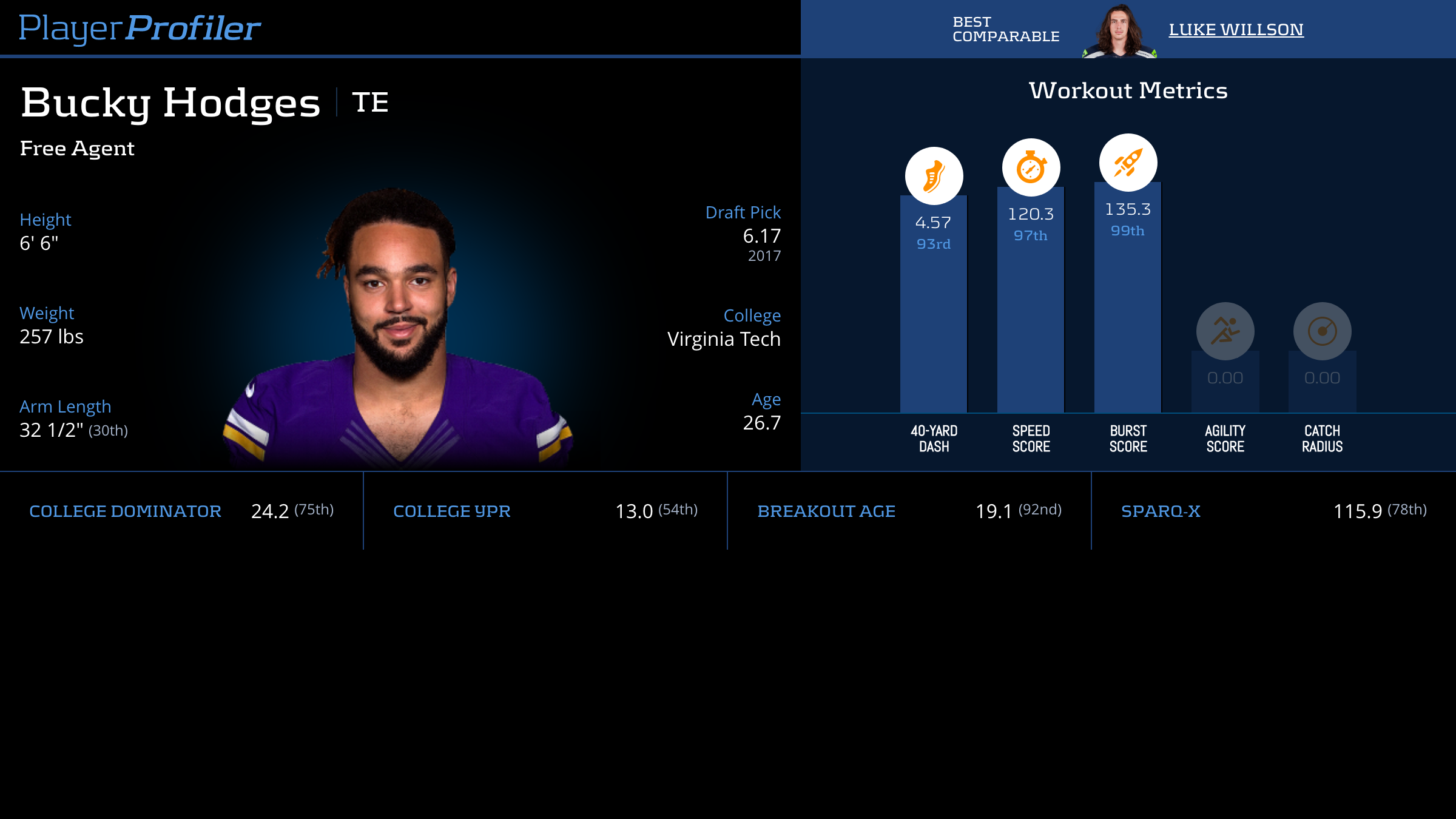1456x819 pixels.
Task: Show the College YPR metric details
Action: click(452, 511)
